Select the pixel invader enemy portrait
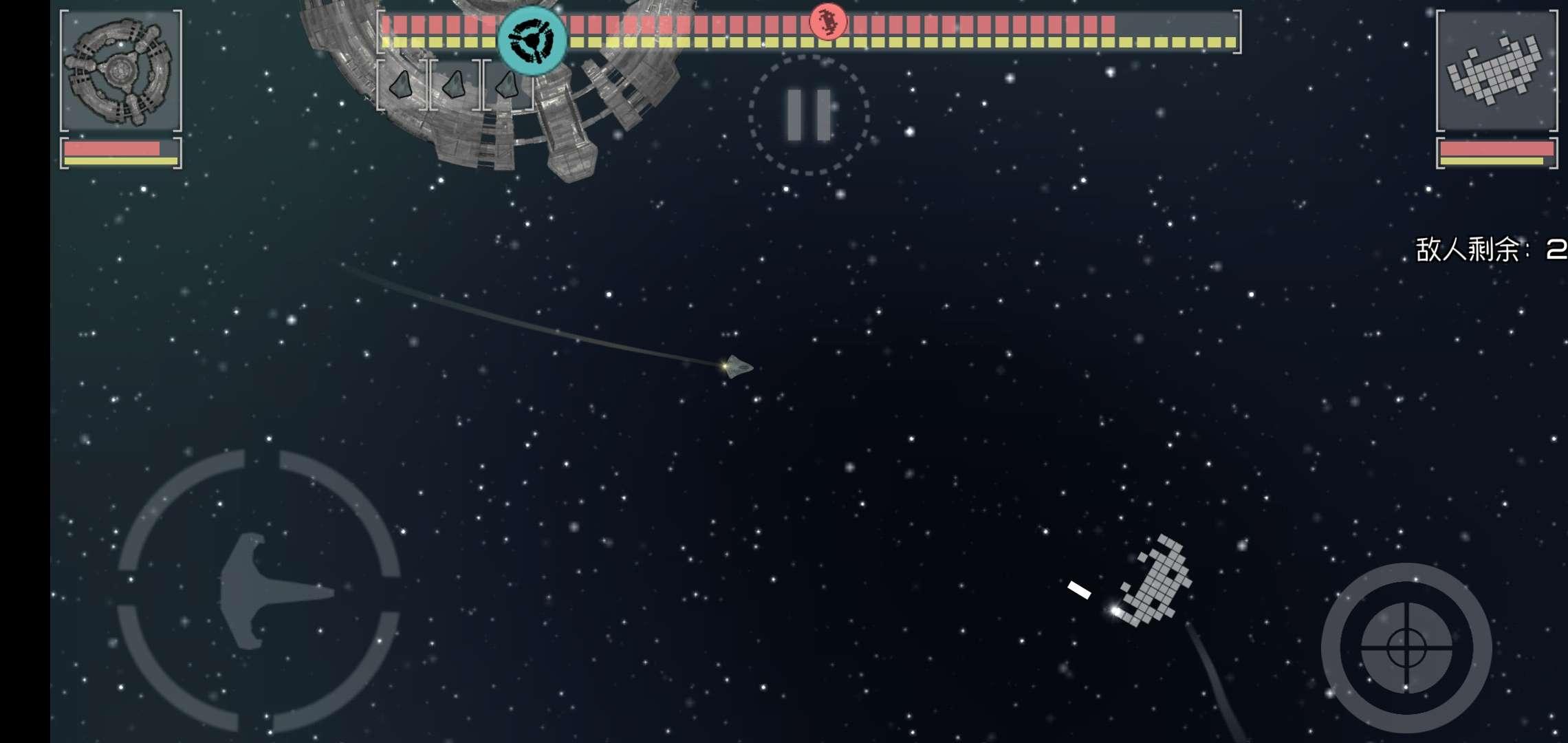Image resolution: width=1568 pixels, height=743 pixels. point(1496,70)
